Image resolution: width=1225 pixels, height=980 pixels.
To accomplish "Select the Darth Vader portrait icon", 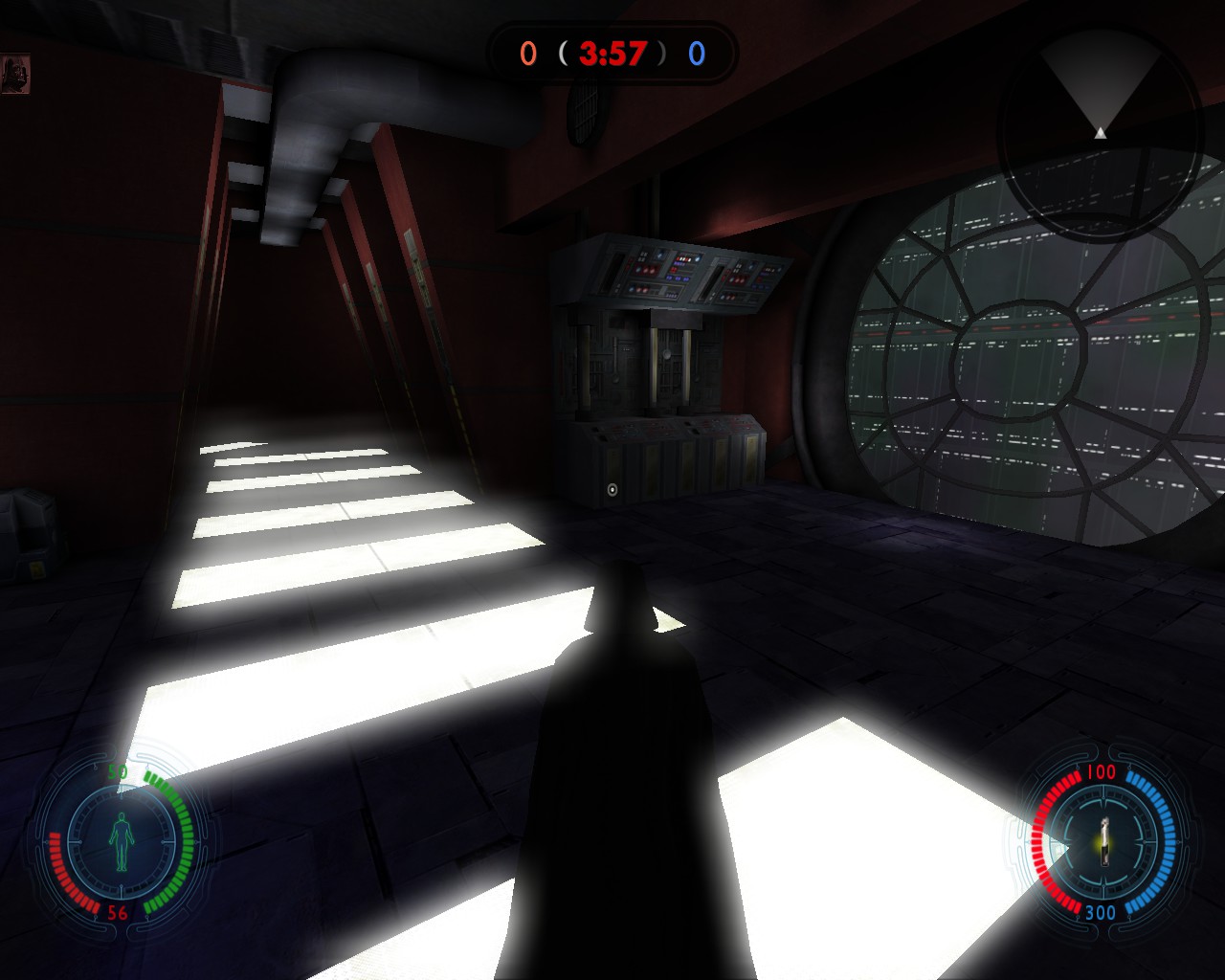I will [x=16, y=75].
